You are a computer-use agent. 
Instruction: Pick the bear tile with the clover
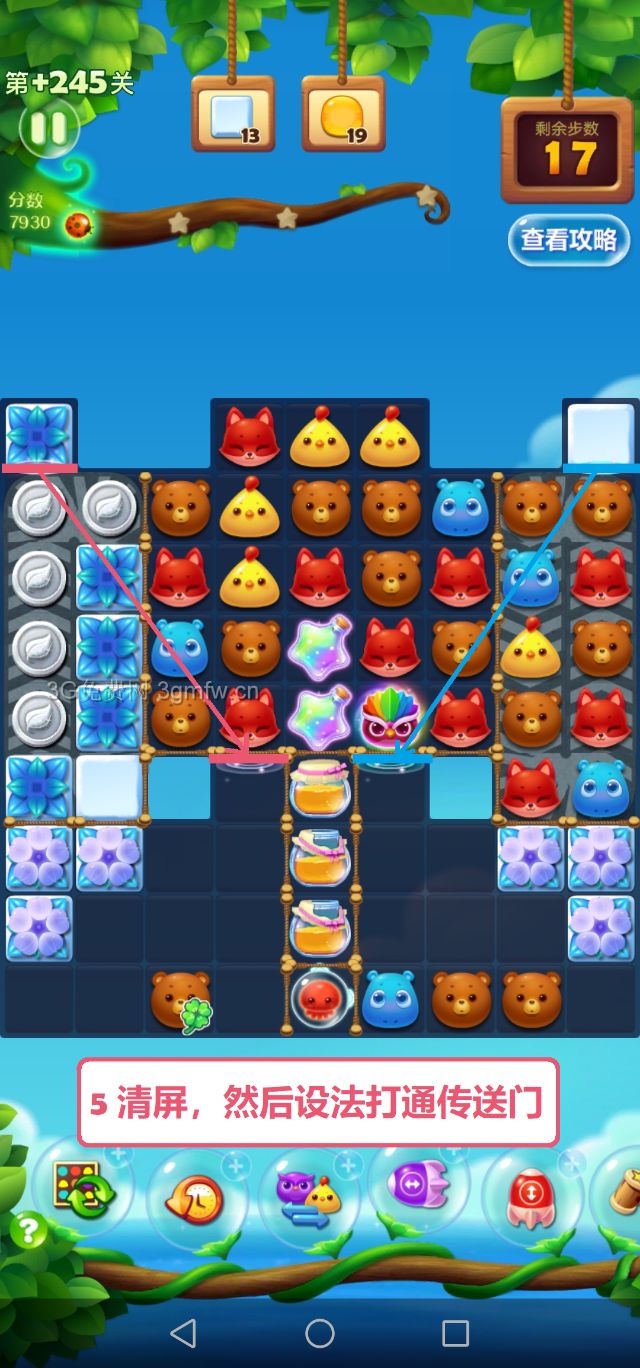(x=180, y=999)
